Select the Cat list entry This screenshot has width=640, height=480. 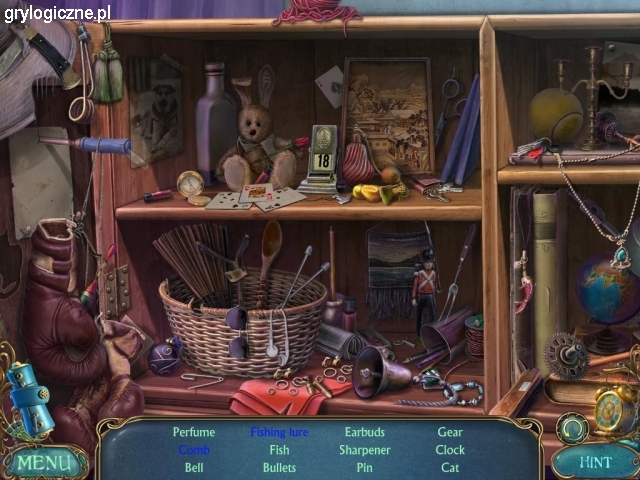450,467
